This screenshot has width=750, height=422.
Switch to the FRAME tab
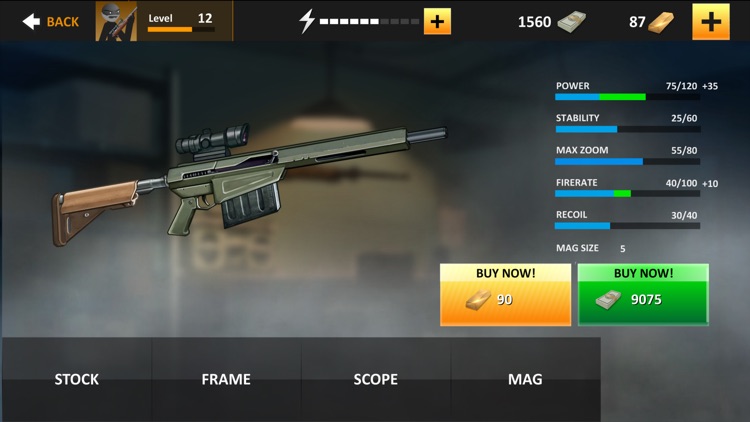click(x=226, y=379)
